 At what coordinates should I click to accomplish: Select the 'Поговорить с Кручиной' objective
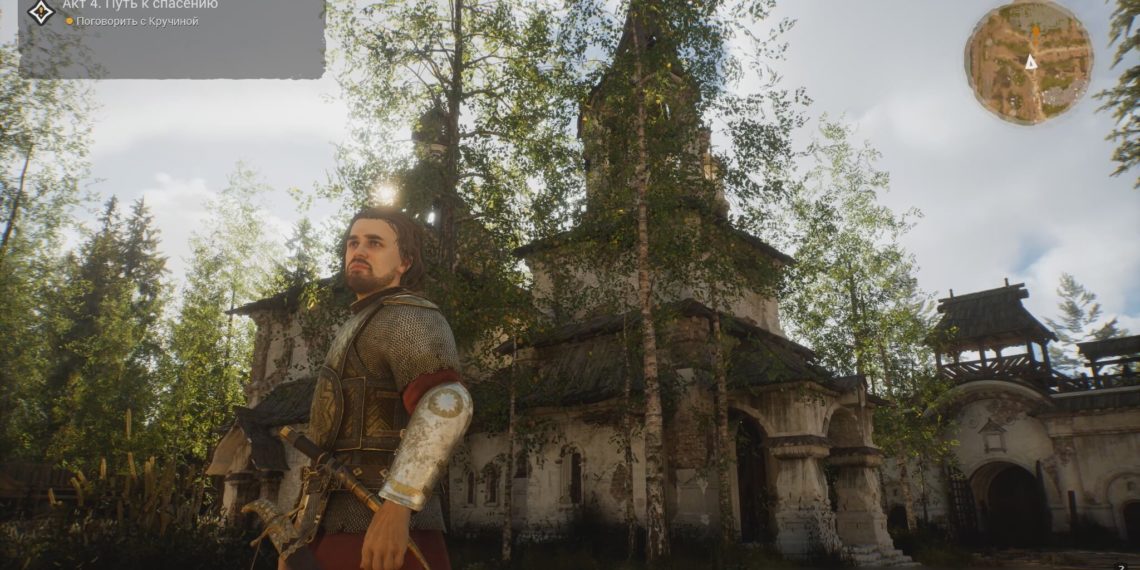click(137, 22)
